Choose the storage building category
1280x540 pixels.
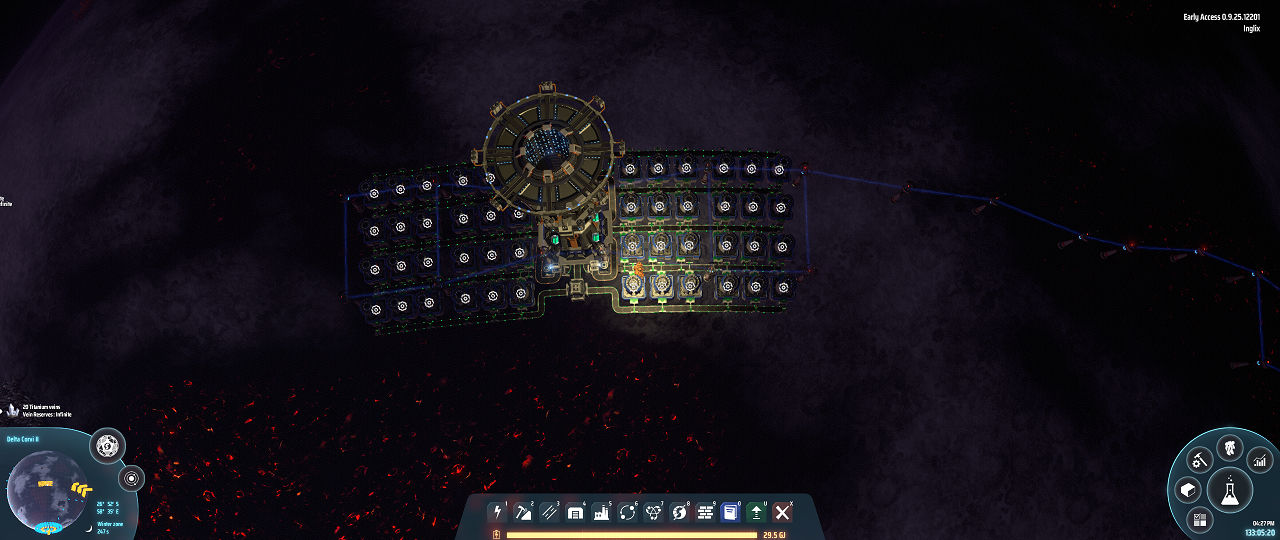[575, 512]
